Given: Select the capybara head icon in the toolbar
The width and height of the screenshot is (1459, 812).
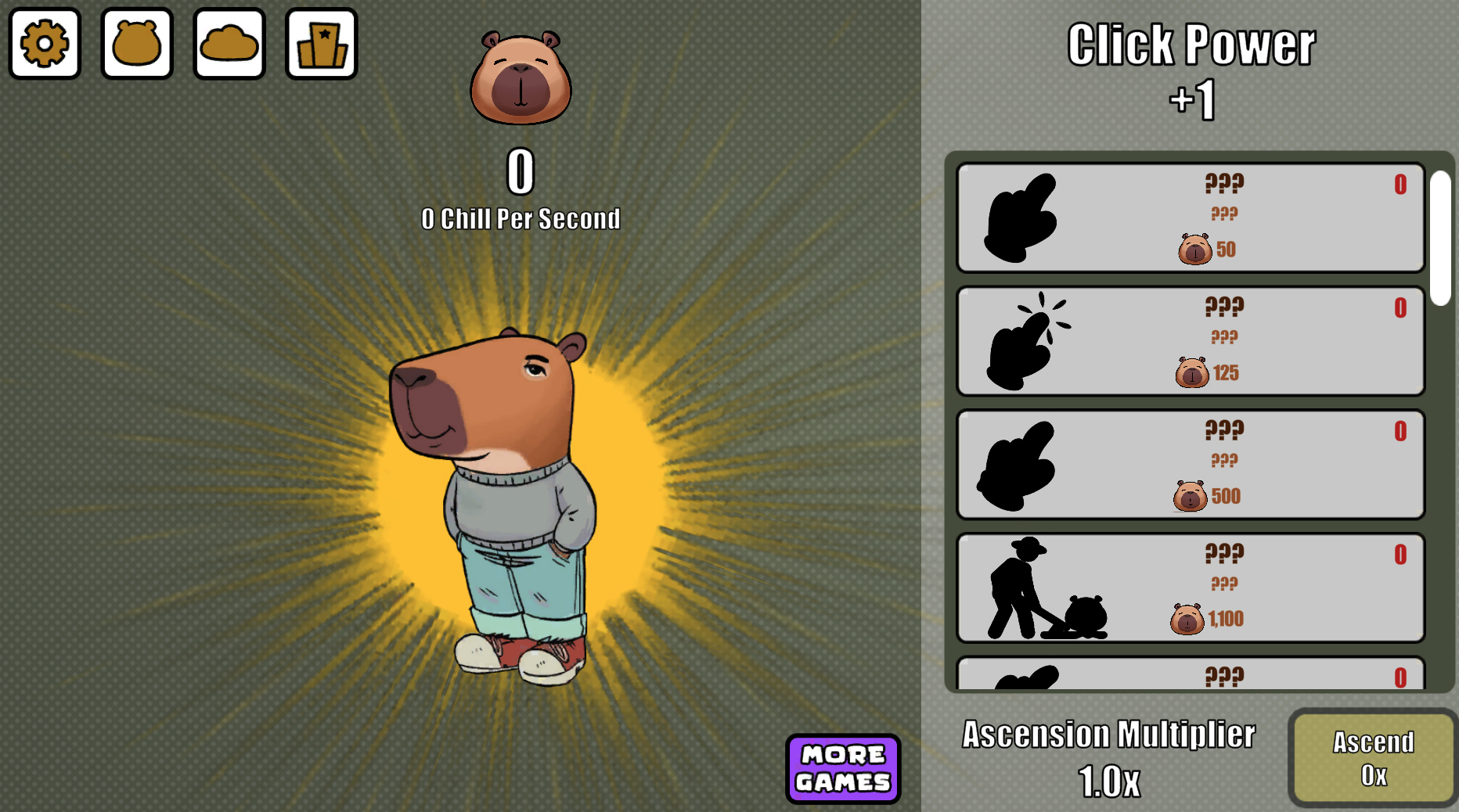Looking at the screenshot, I should [x=136, y=43].
